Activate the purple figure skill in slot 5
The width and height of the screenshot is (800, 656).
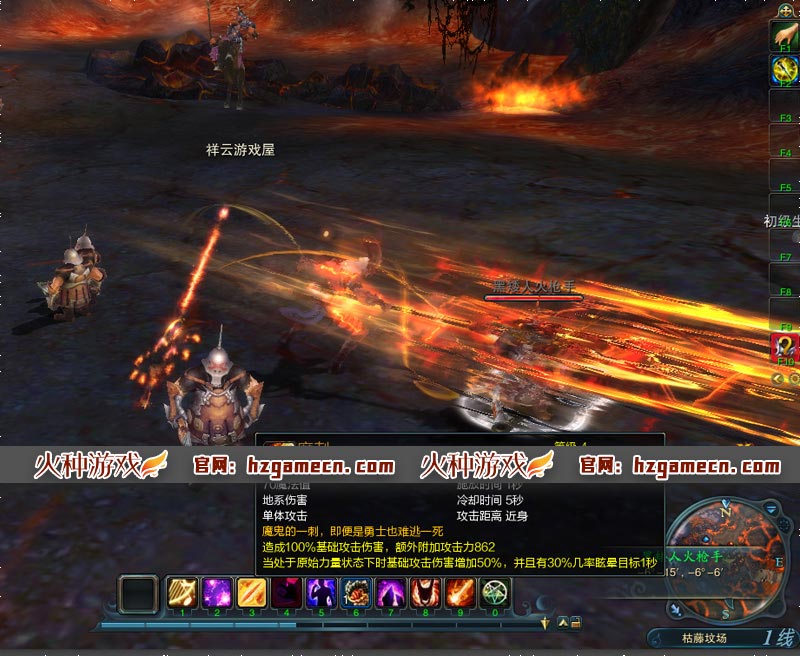point(322,594)
